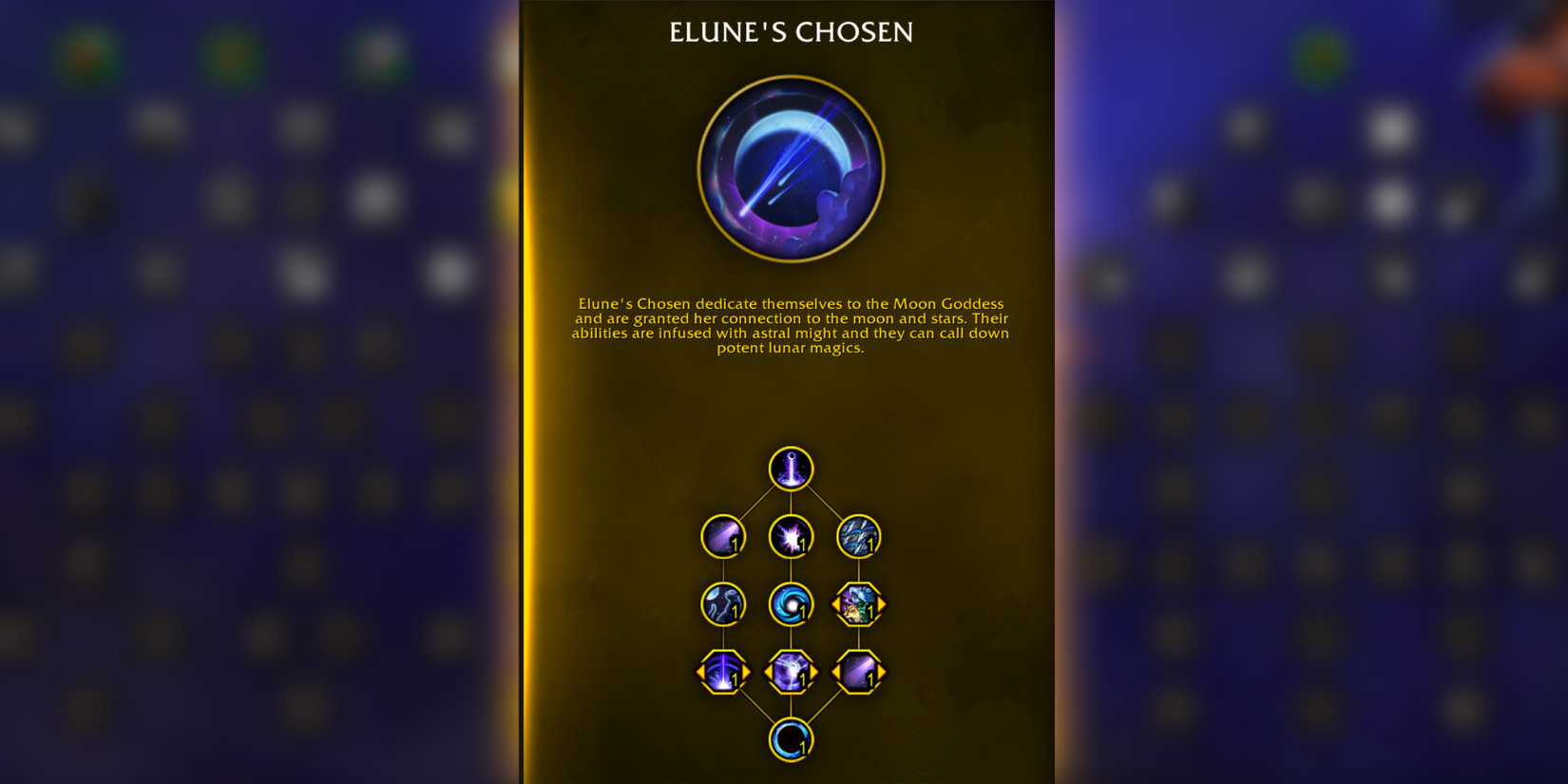The height and width of the screenshot is (784, 1568).
Task: Select the blue crystal shards talent node
Action: coord(858,537)
